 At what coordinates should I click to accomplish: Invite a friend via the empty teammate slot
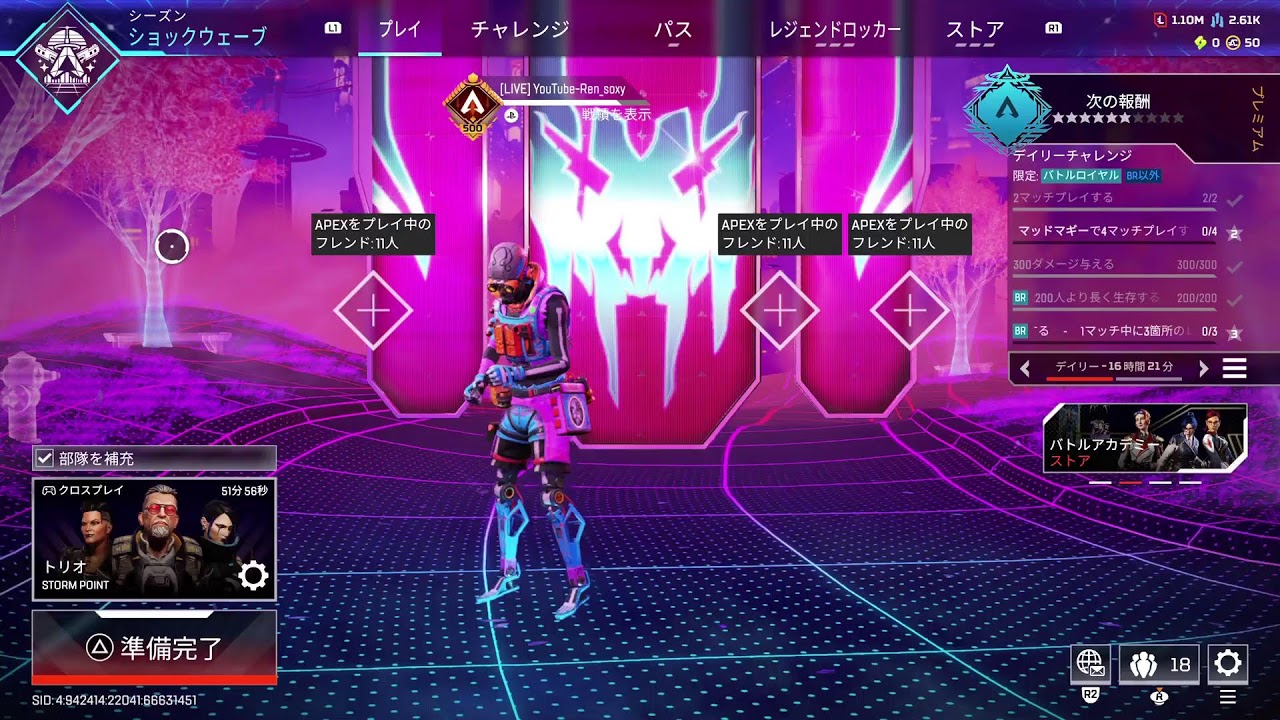(x=373, y=310)
